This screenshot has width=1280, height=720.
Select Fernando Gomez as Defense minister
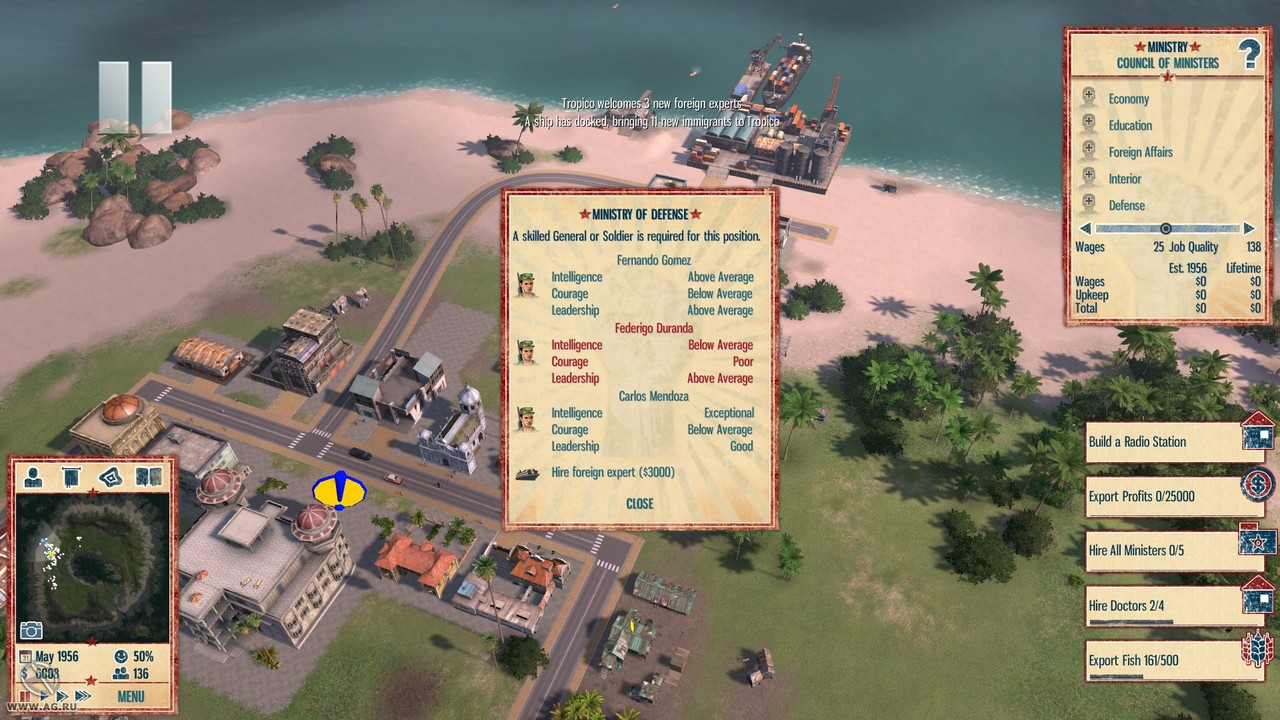coord(653,260)
